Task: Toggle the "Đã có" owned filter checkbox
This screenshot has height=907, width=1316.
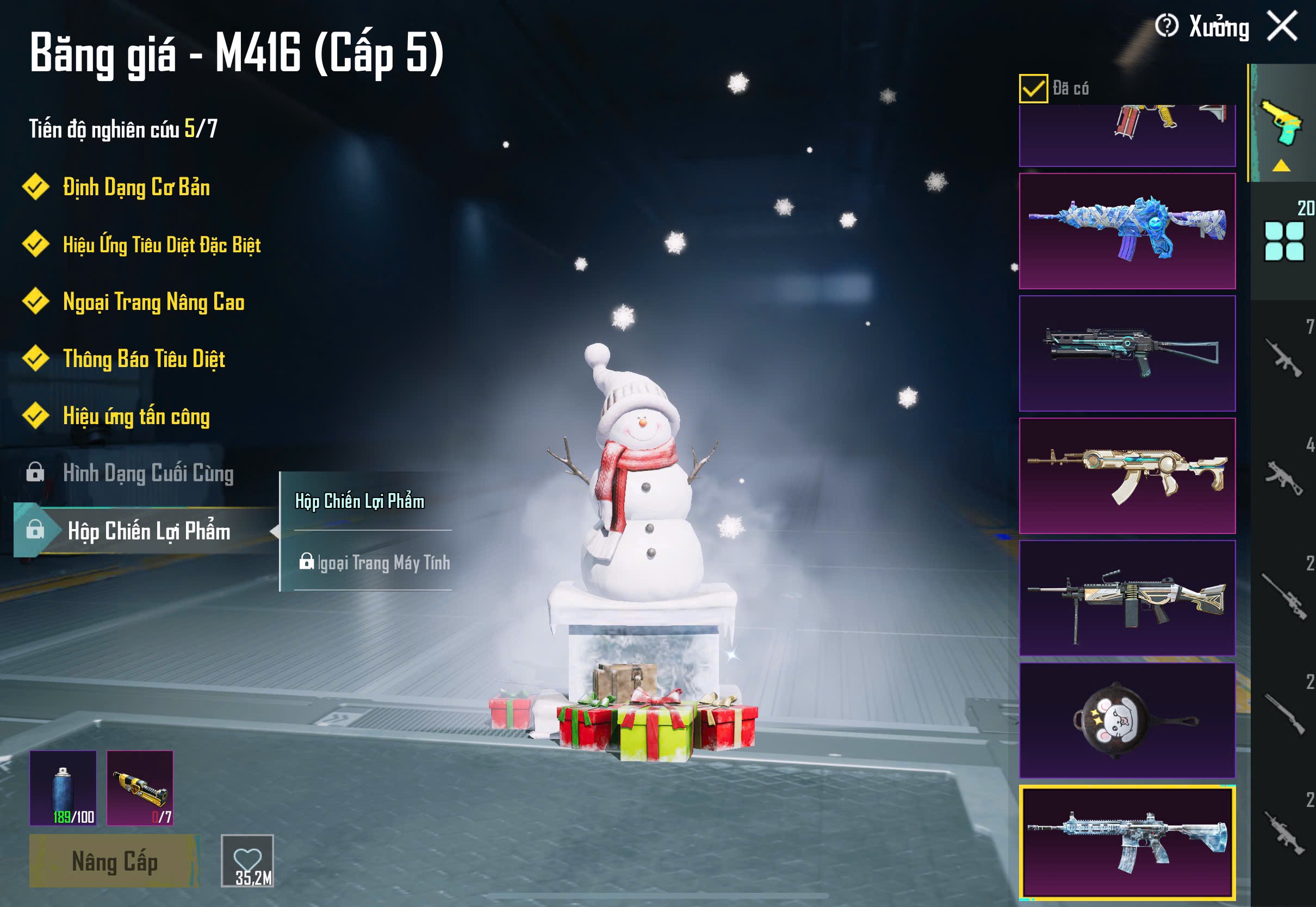Action: [x=1033, y=89]
